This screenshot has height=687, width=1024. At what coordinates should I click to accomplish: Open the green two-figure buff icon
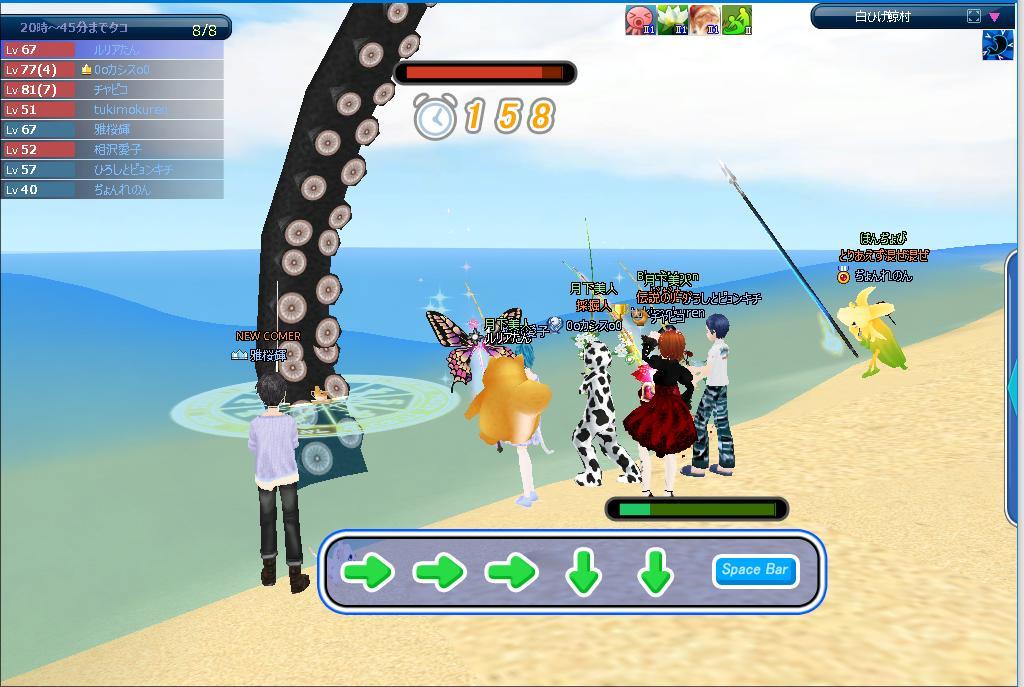[x=736, y=20]
